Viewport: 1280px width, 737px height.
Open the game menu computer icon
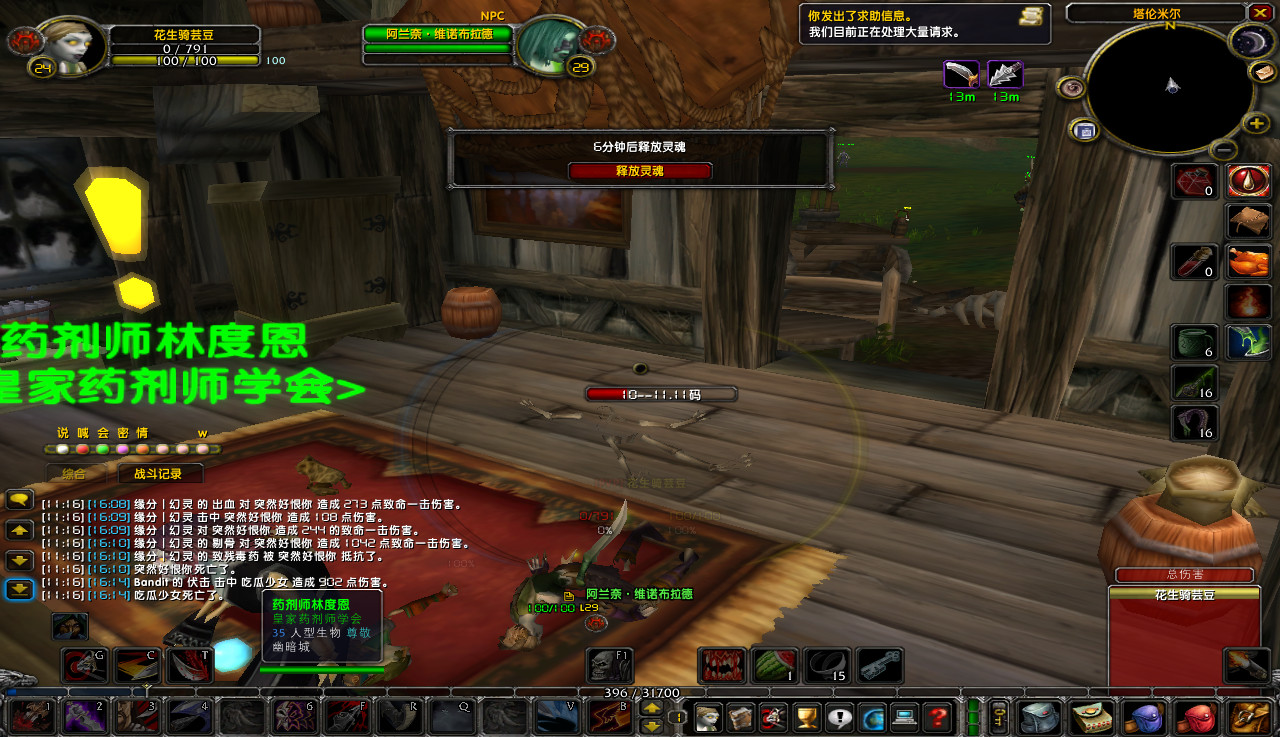903,716
